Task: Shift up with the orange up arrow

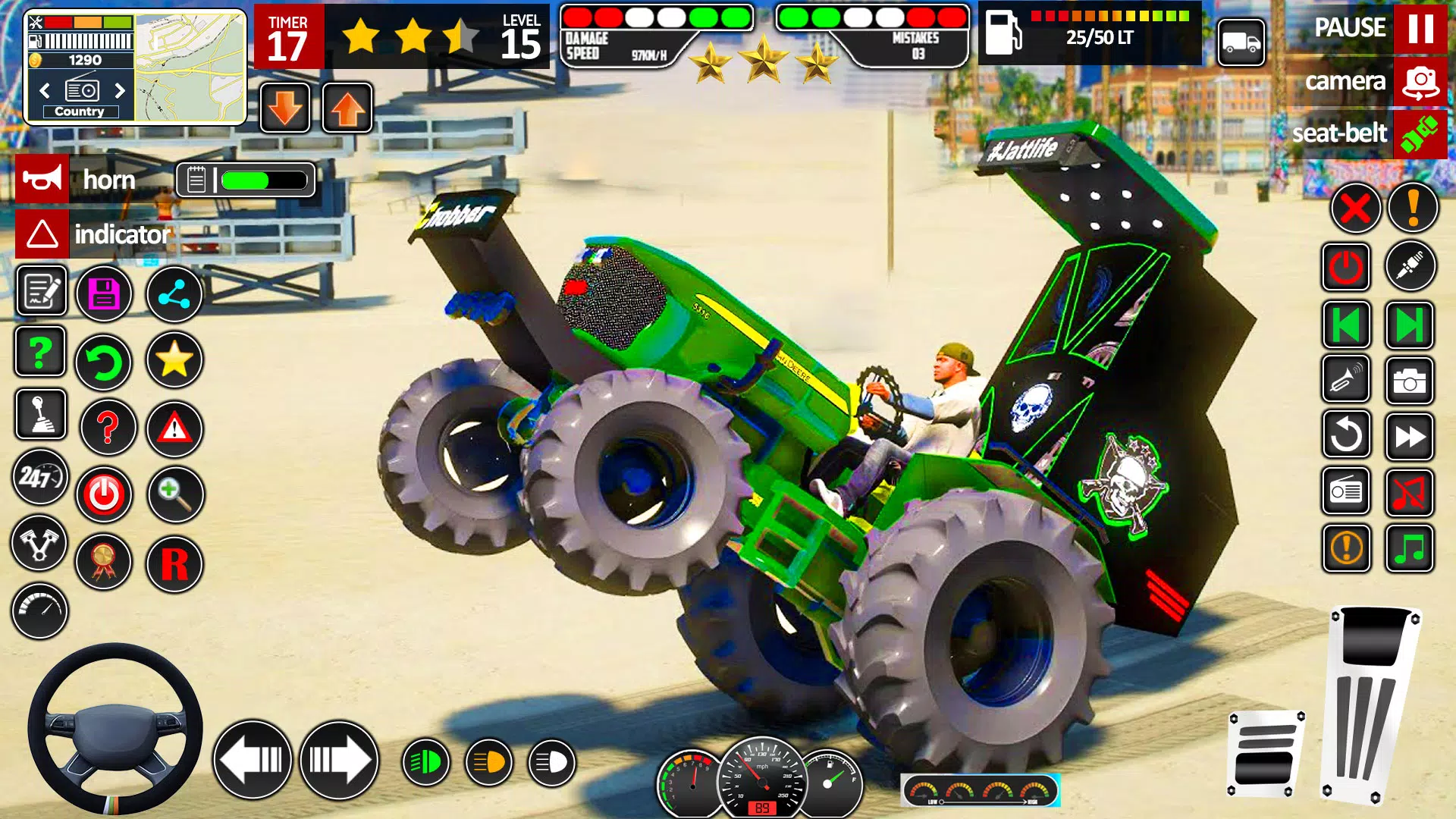Action: coord(347,106)
